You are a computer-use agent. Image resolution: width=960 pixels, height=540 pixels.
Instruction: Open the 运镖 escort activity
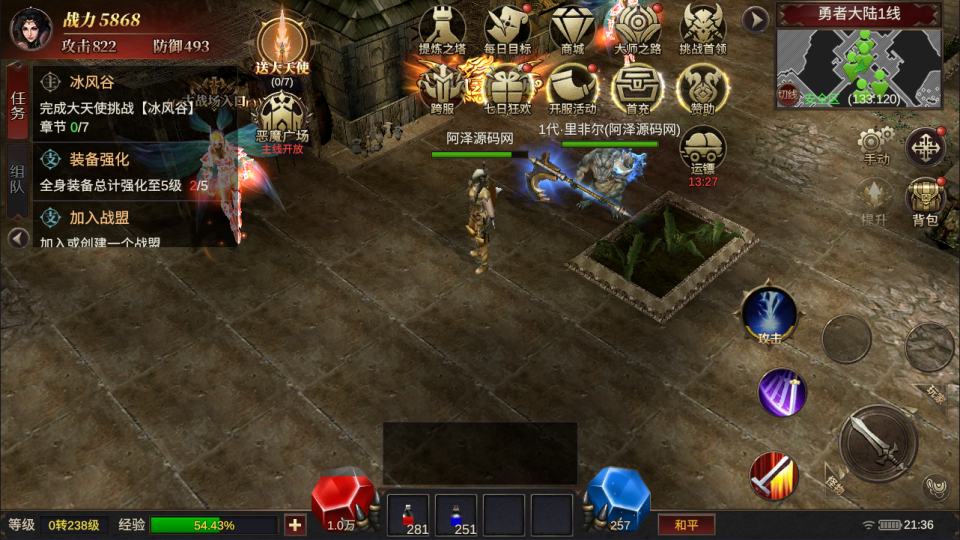click(703, 150)
